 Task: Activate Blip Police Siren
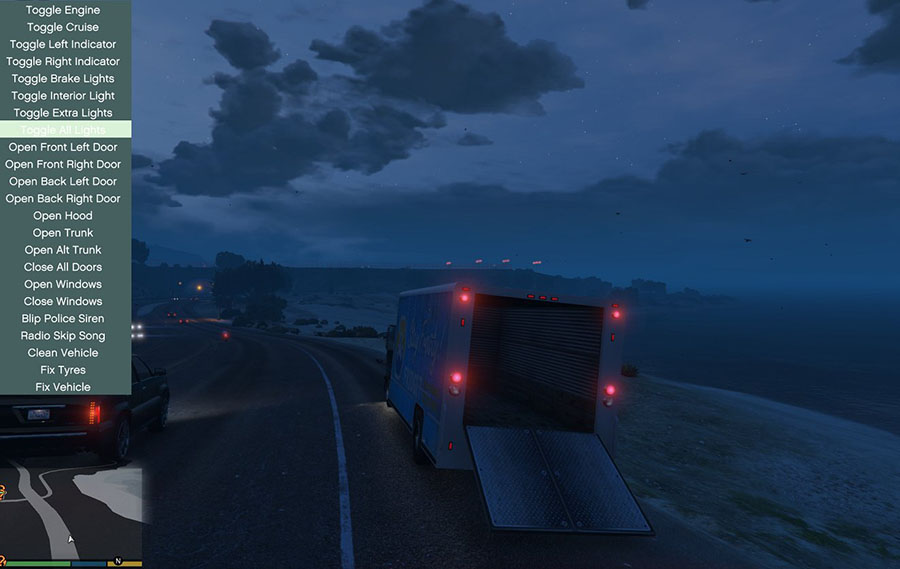[63, 318]
